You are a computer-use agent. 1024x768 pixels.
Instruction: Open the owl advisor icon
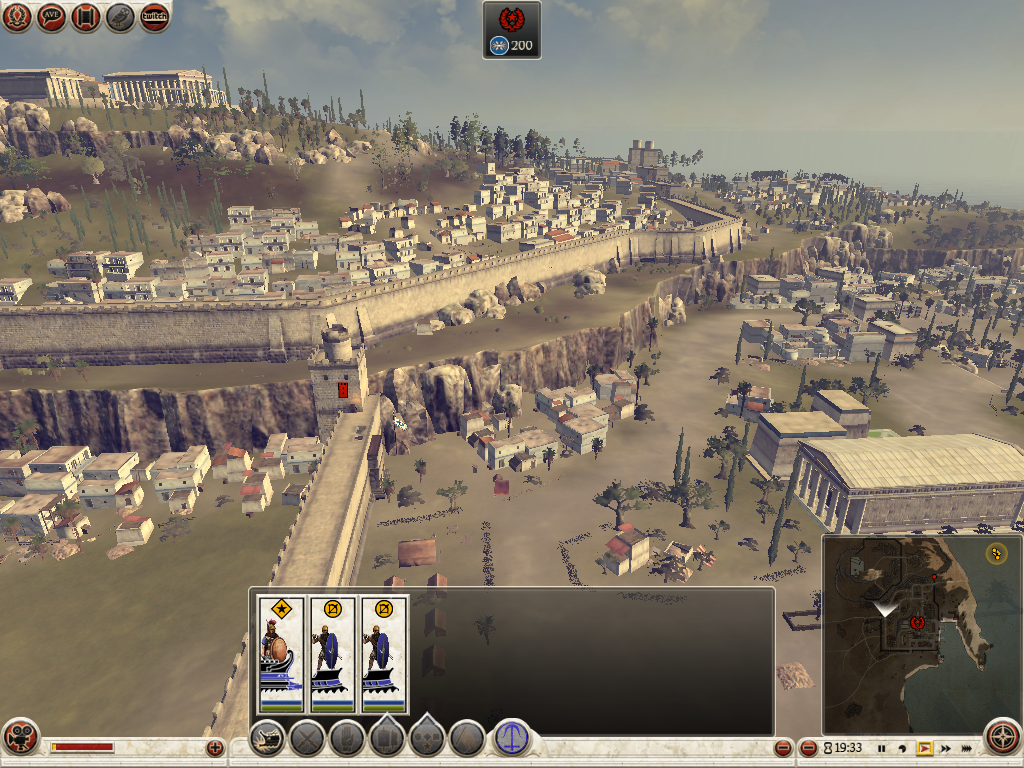[120, 17]
